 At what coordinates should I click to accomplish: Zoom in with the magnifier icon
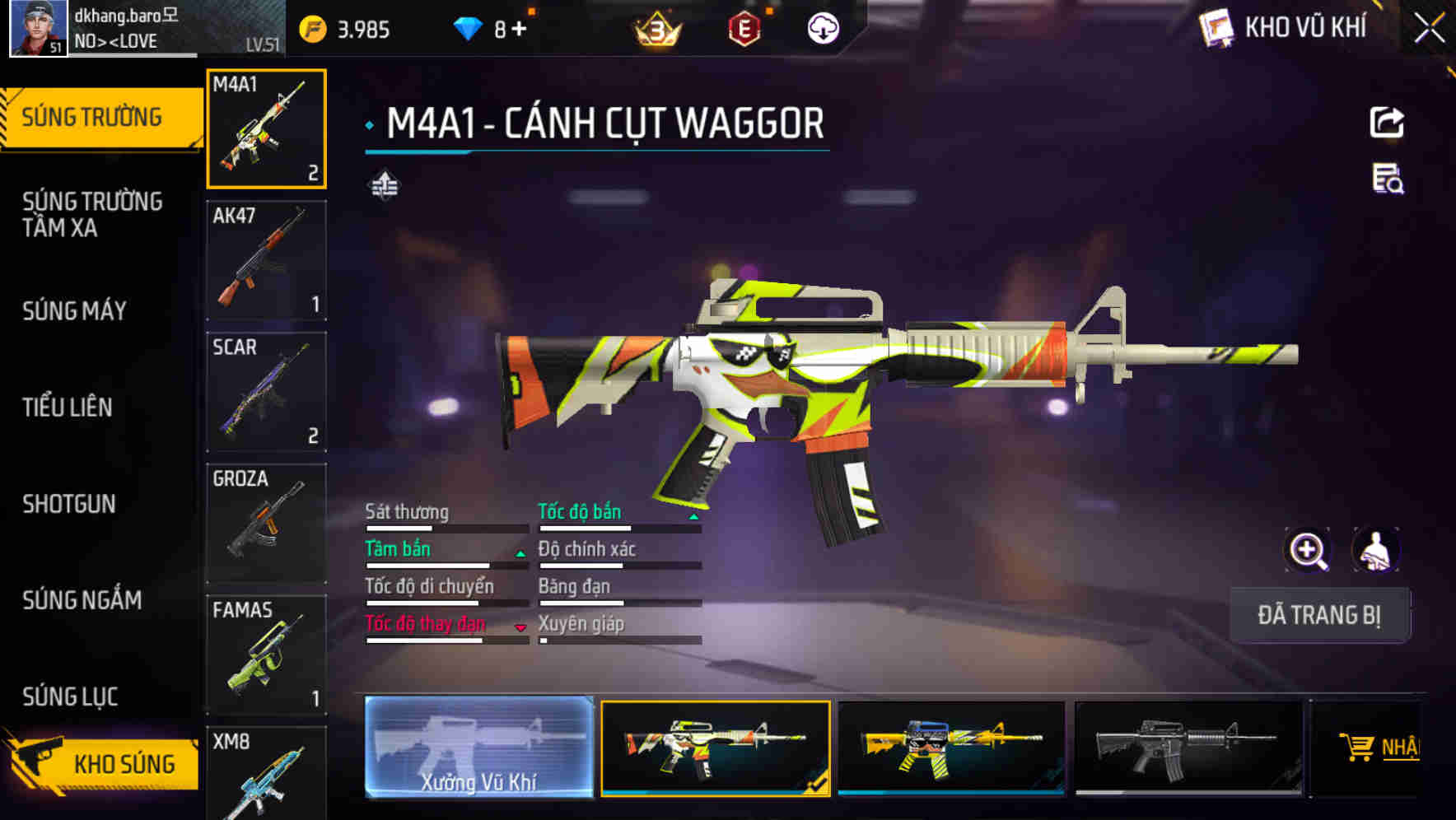click(x=1308, y=550)
